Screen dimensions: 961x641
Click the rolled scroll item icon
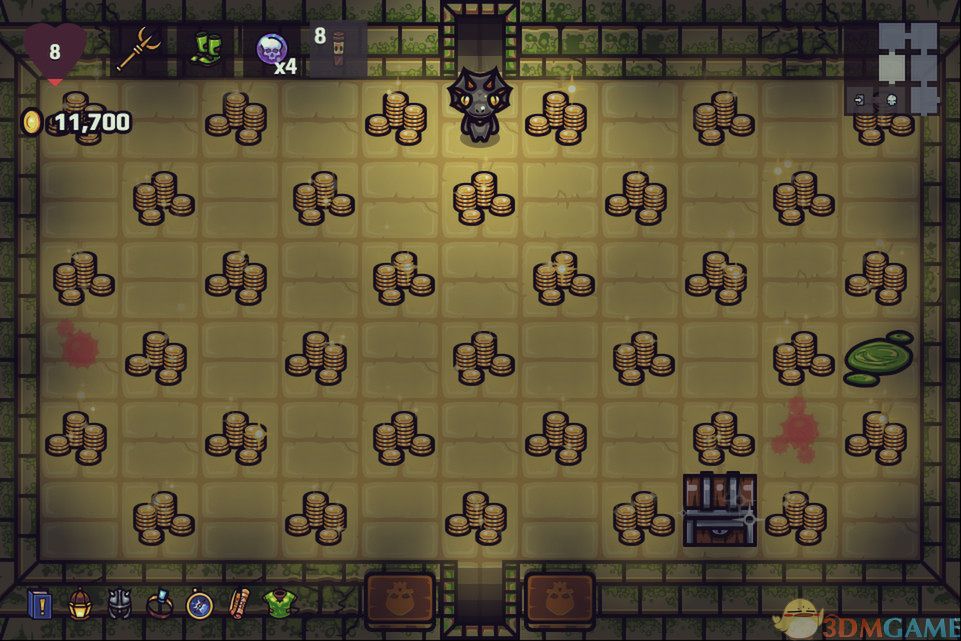click(238, 603)
